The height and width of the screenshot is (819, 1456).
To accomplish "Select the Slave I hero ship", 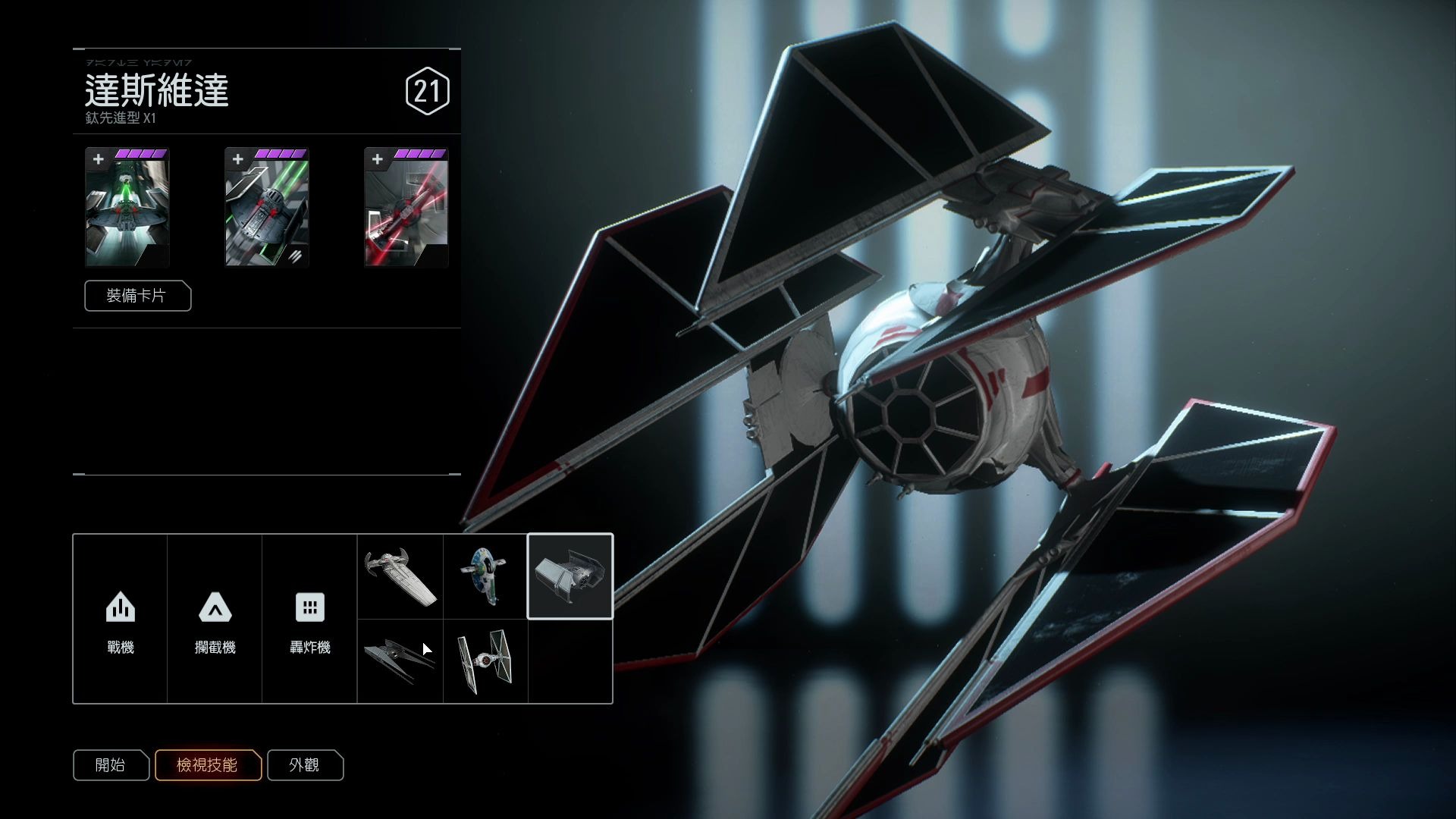I will tap(485, 577).
